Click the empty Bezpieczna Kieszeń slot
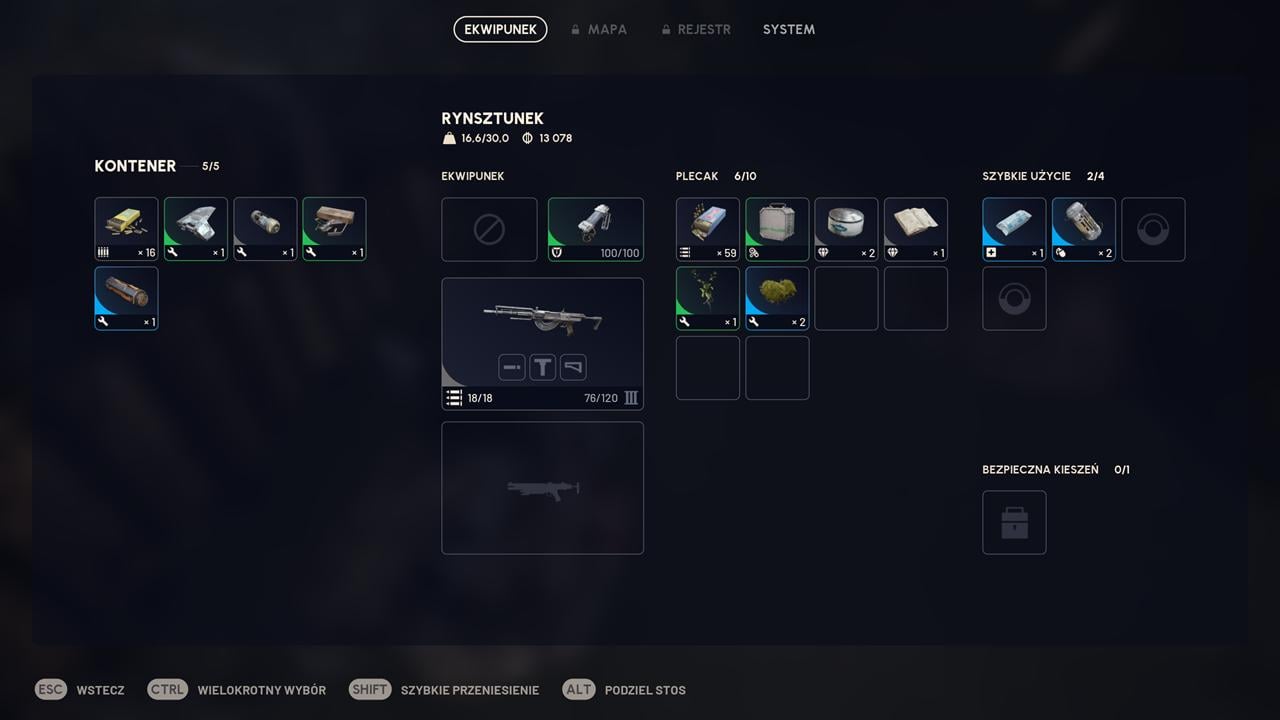Screen dimensions: 1280x720 (x=1014, y=522)
